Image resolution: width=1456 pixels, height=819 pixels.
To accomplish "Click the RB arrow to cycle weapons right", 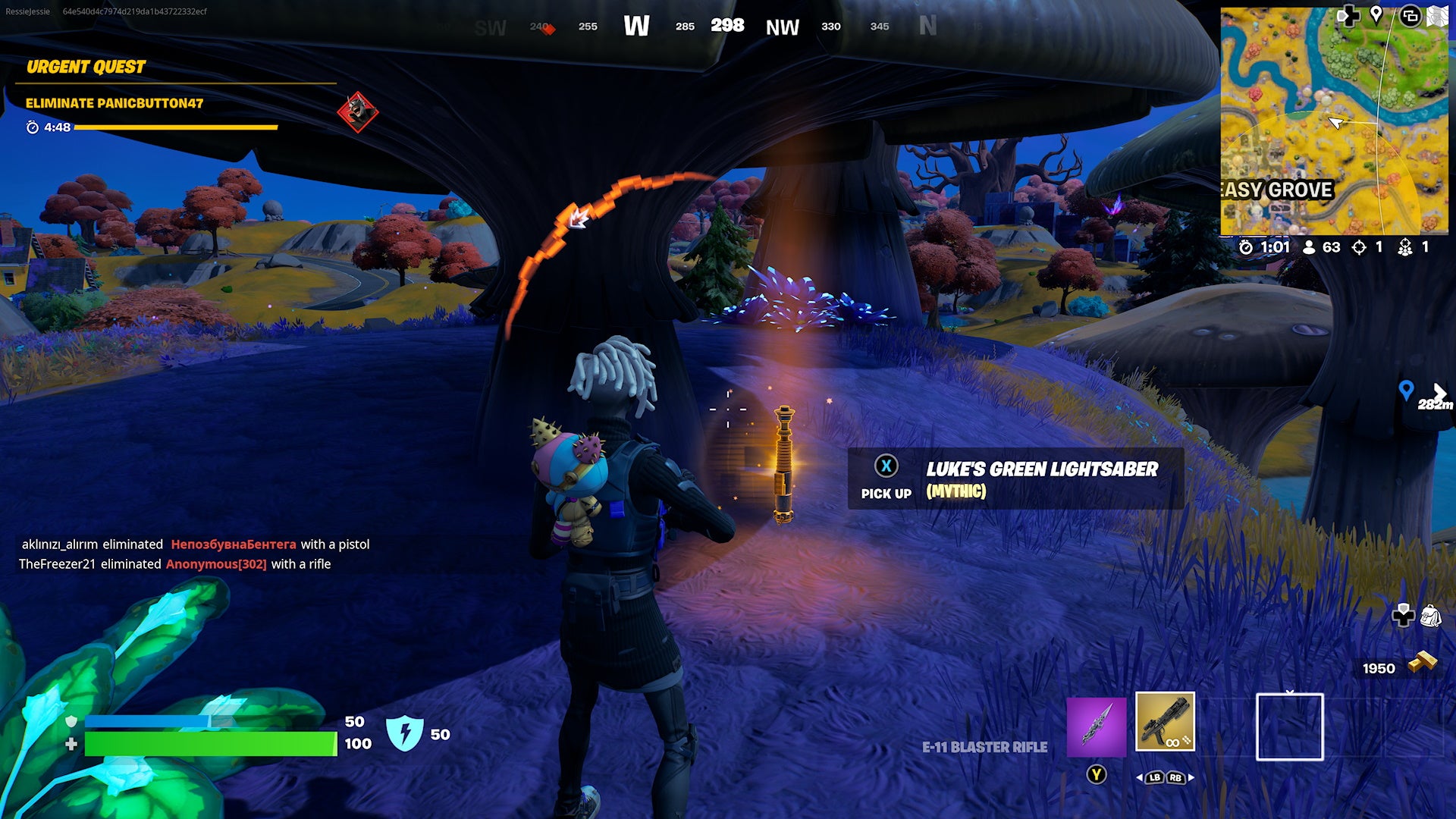I will (1175, 777).
